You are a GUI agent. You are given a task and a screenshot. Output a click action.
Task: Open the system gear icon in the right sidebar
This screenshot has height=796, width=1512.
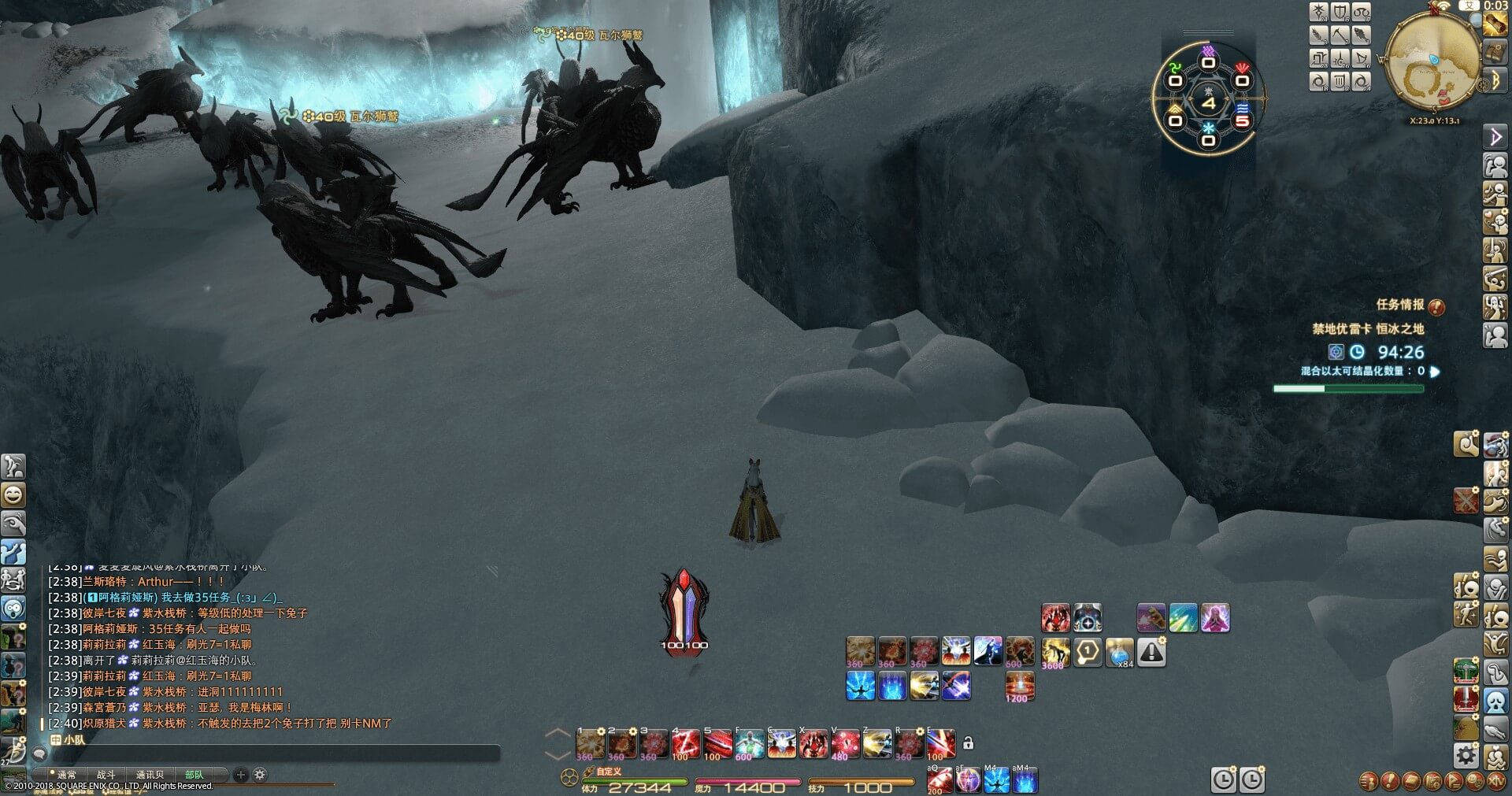click(1466, 757)
